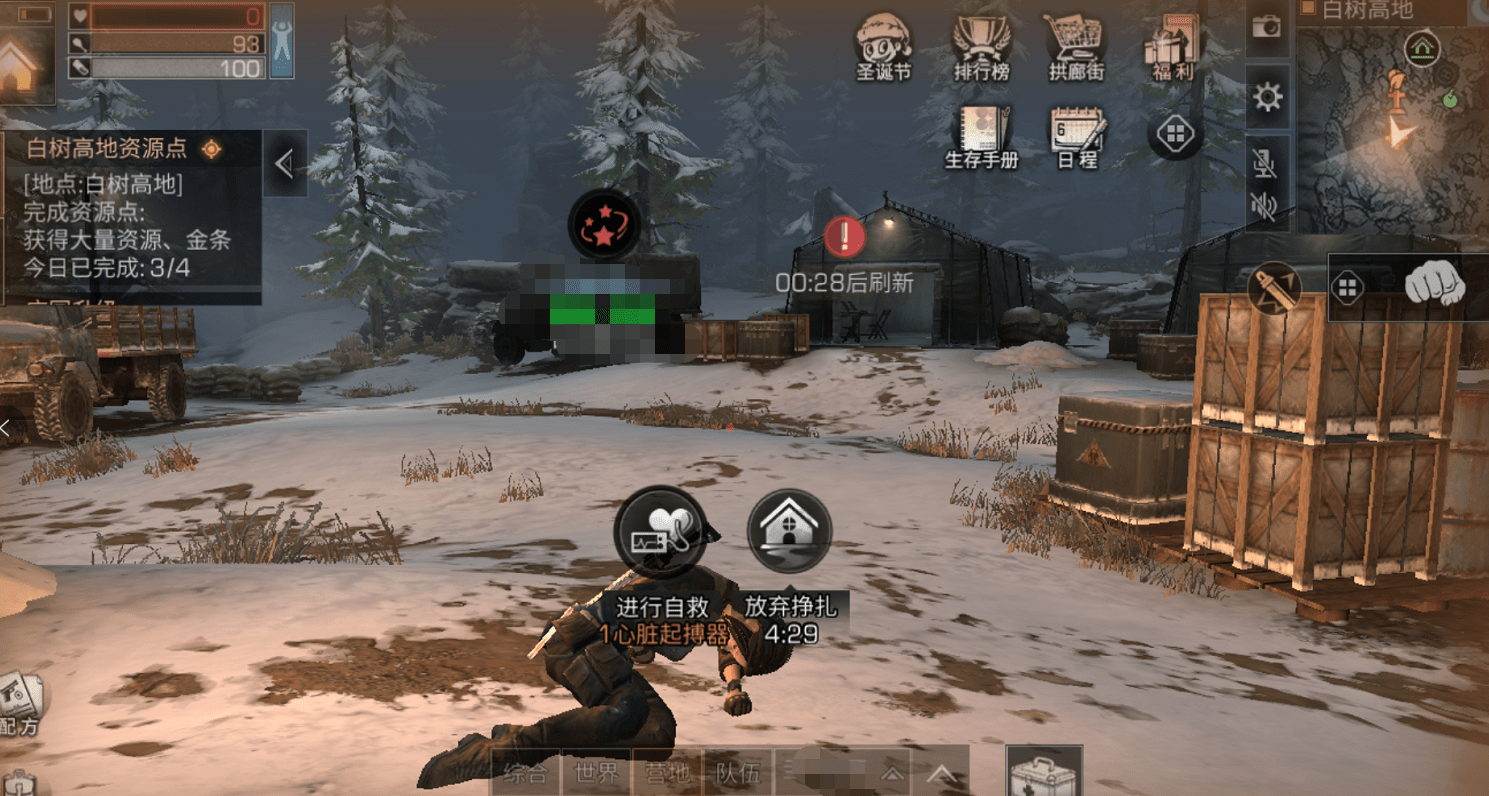1489x796 pixels.
Task: Take a screenshot with camera icon
Action: pos(1267,27)
